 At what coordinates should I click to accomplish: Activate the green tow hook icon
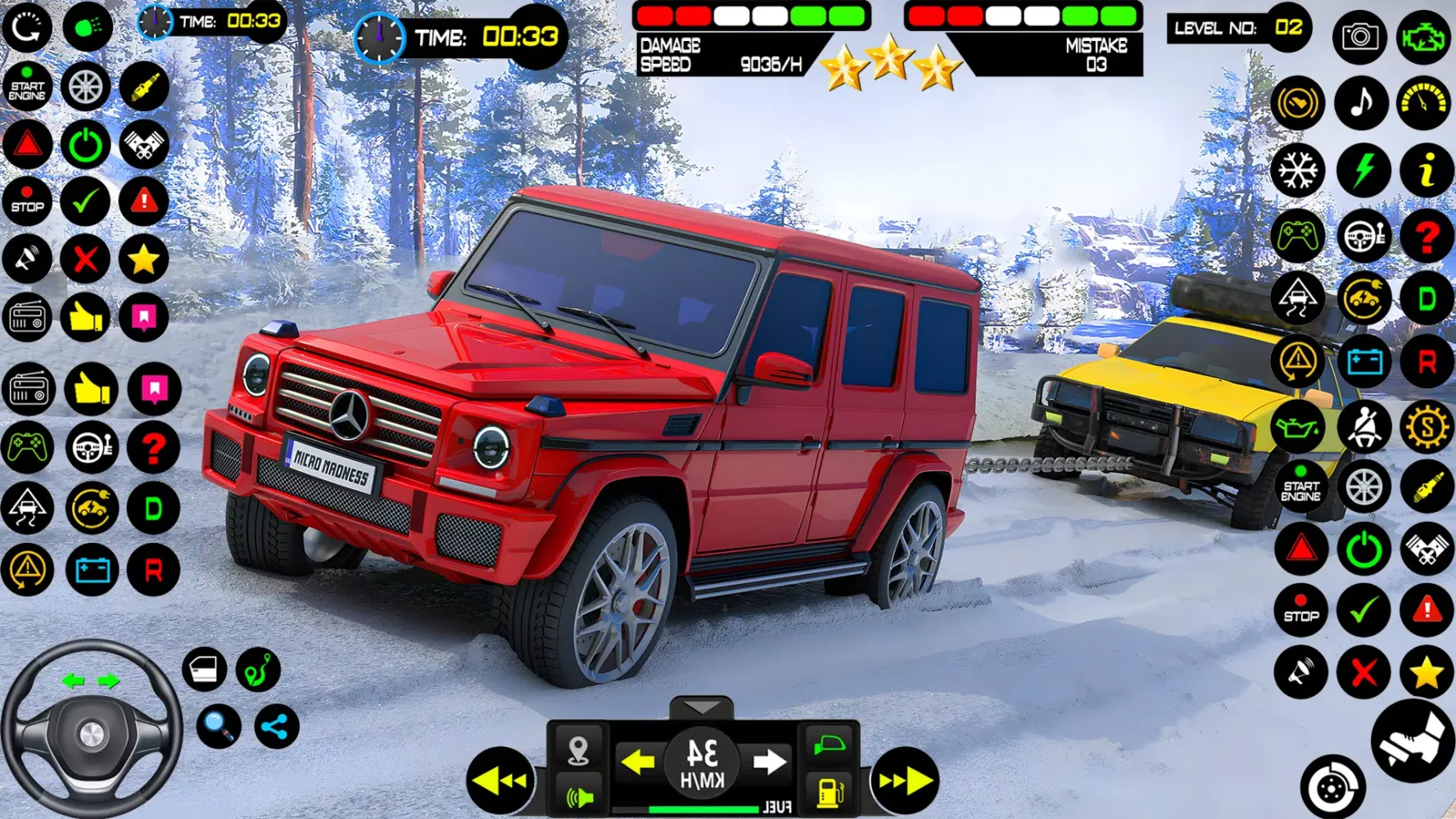click(259, 670)
